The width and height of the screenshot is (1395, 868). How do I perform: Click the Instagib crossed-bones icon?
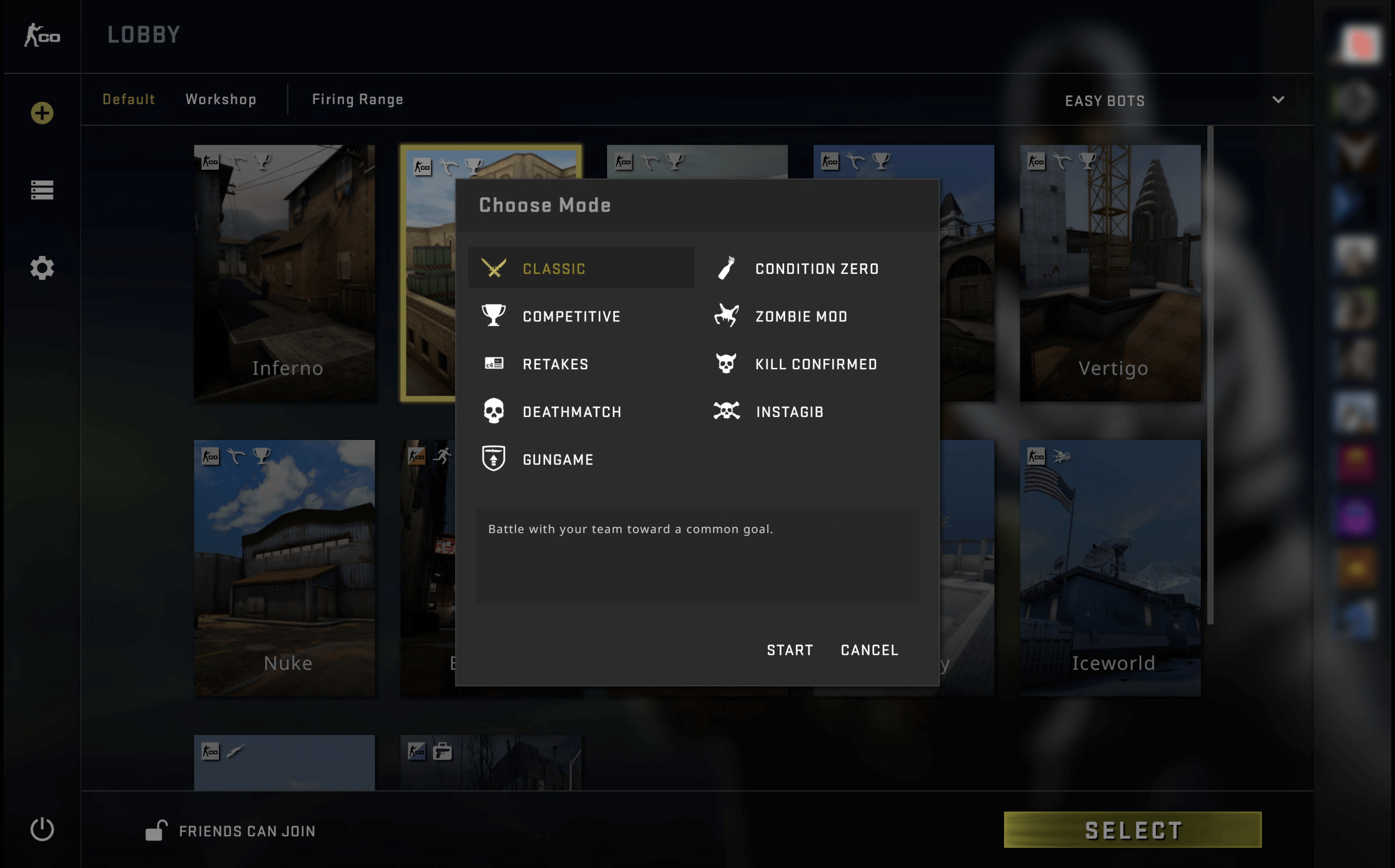coord(726,411)
